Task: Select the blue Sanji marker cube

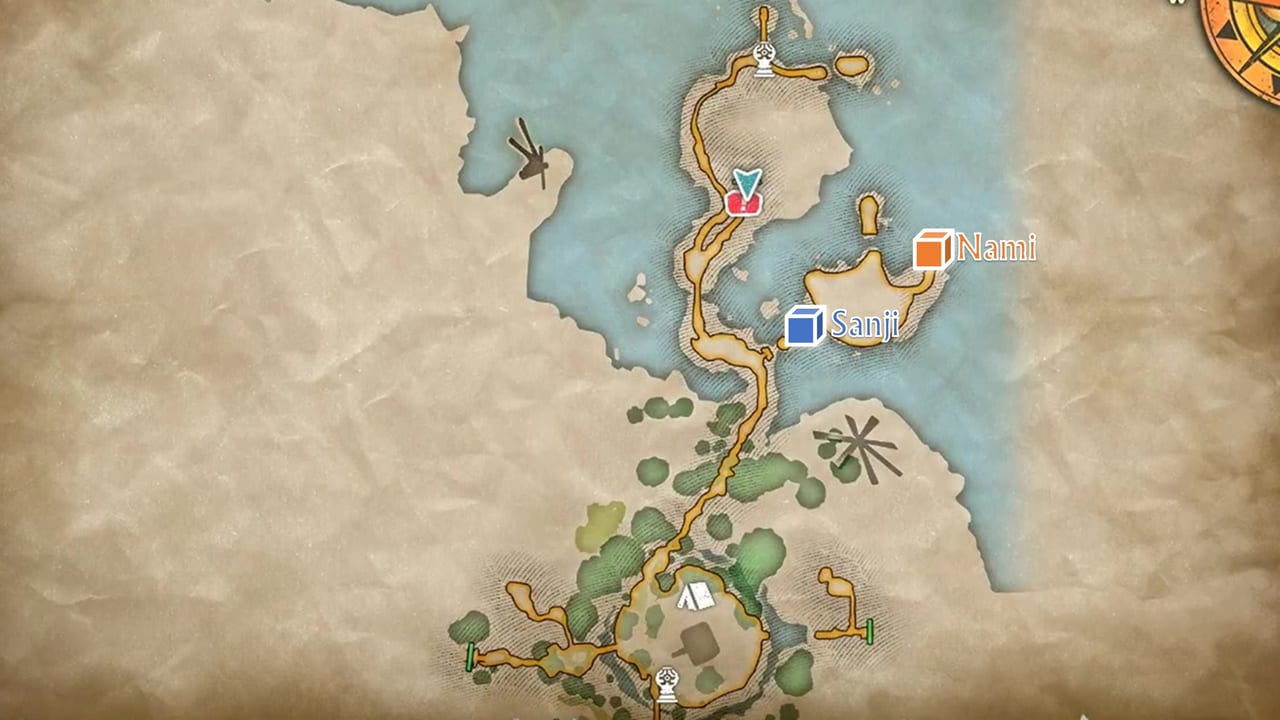Action: click(806, 325)
